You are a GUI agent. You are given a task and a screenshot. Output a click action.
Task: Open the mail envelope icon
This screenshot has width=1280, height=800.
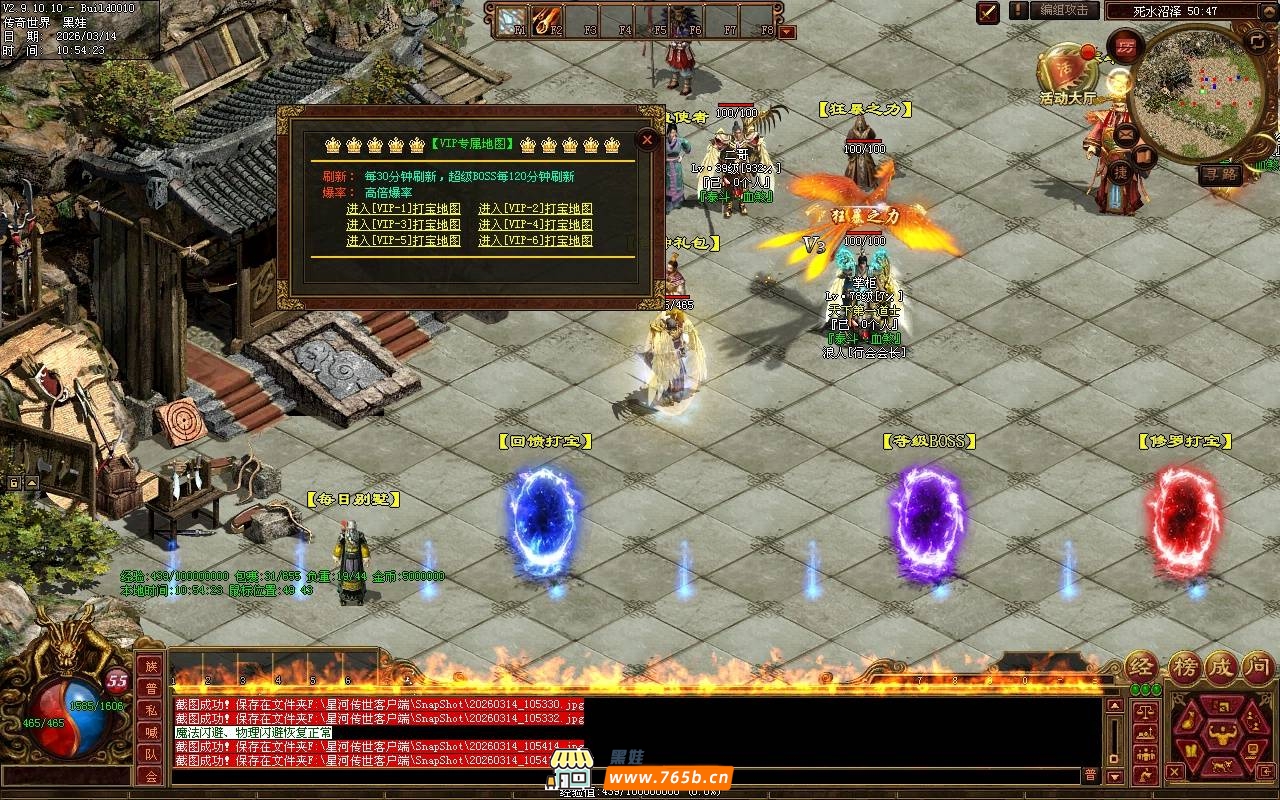click(1127, 134)
